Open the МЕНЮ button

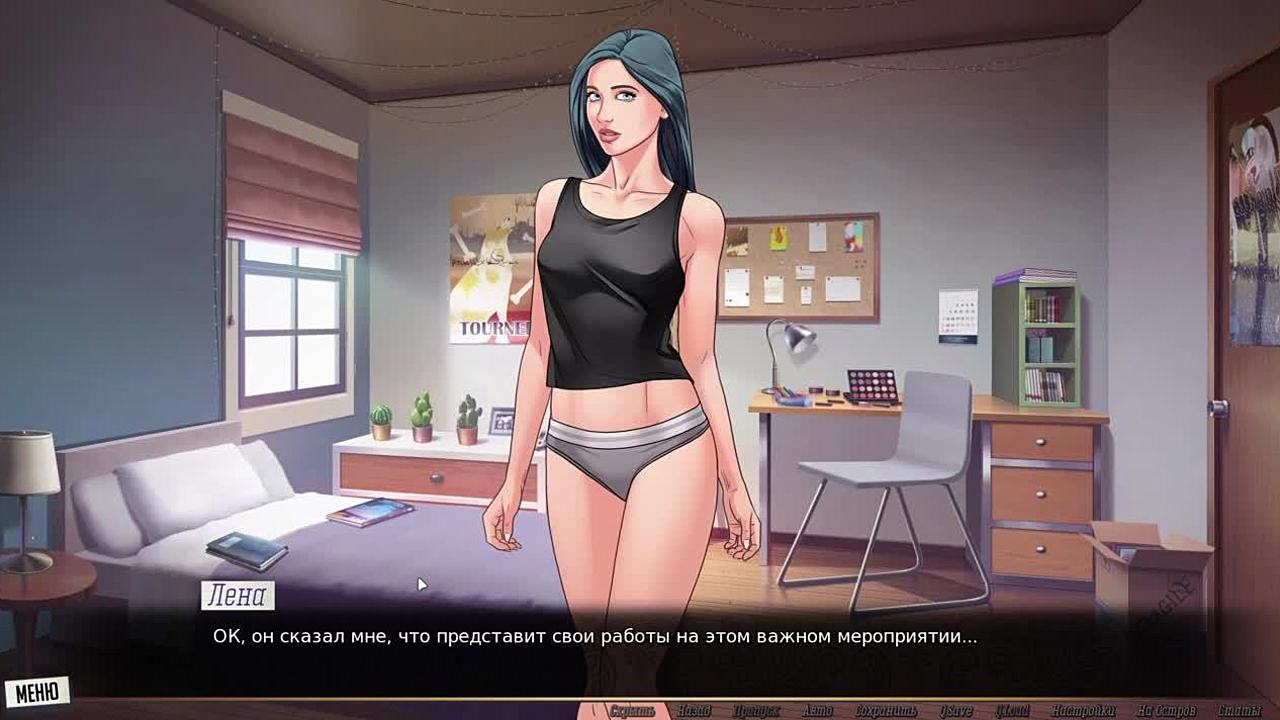[37, 692]
